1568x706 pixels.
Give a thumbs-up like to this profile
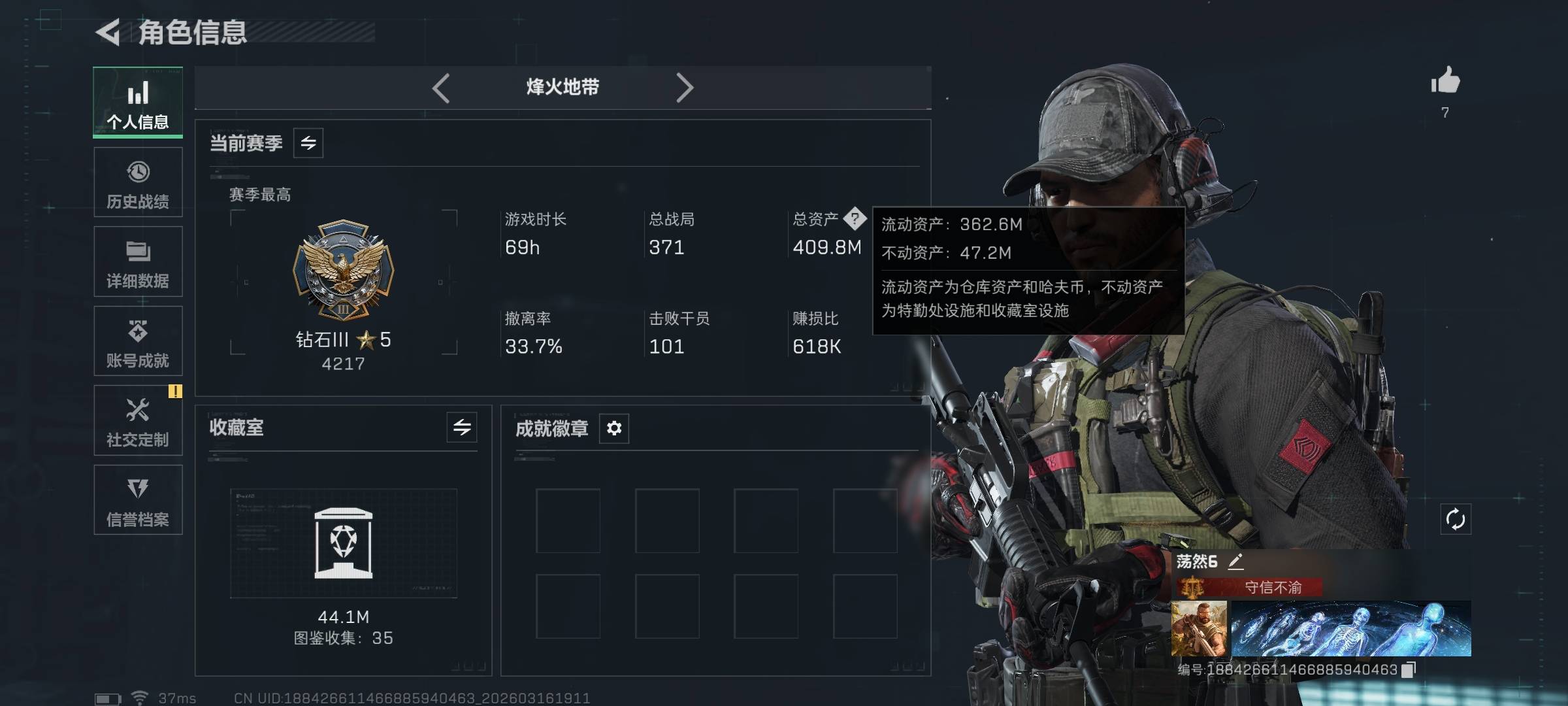click(x=1445, y=82)
